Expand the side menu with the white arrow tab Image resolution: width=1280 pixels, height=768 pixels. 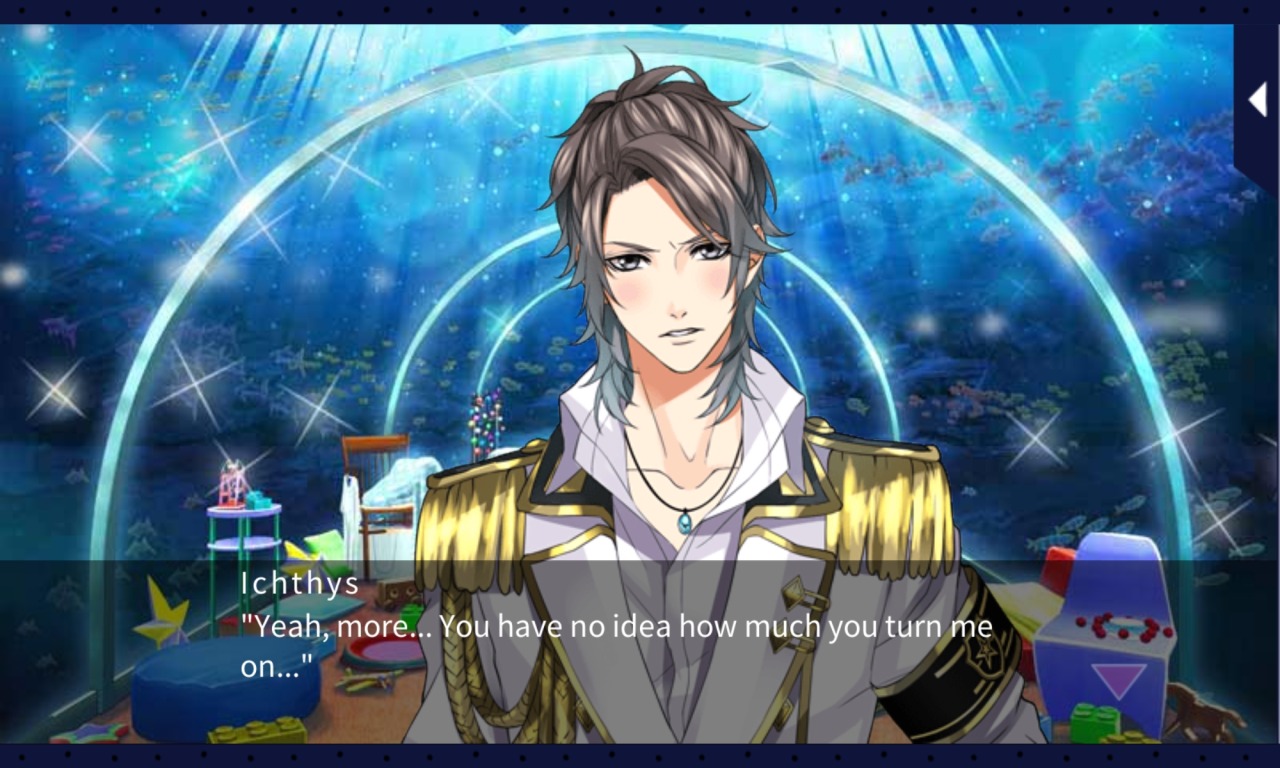tap(1257, 99)
